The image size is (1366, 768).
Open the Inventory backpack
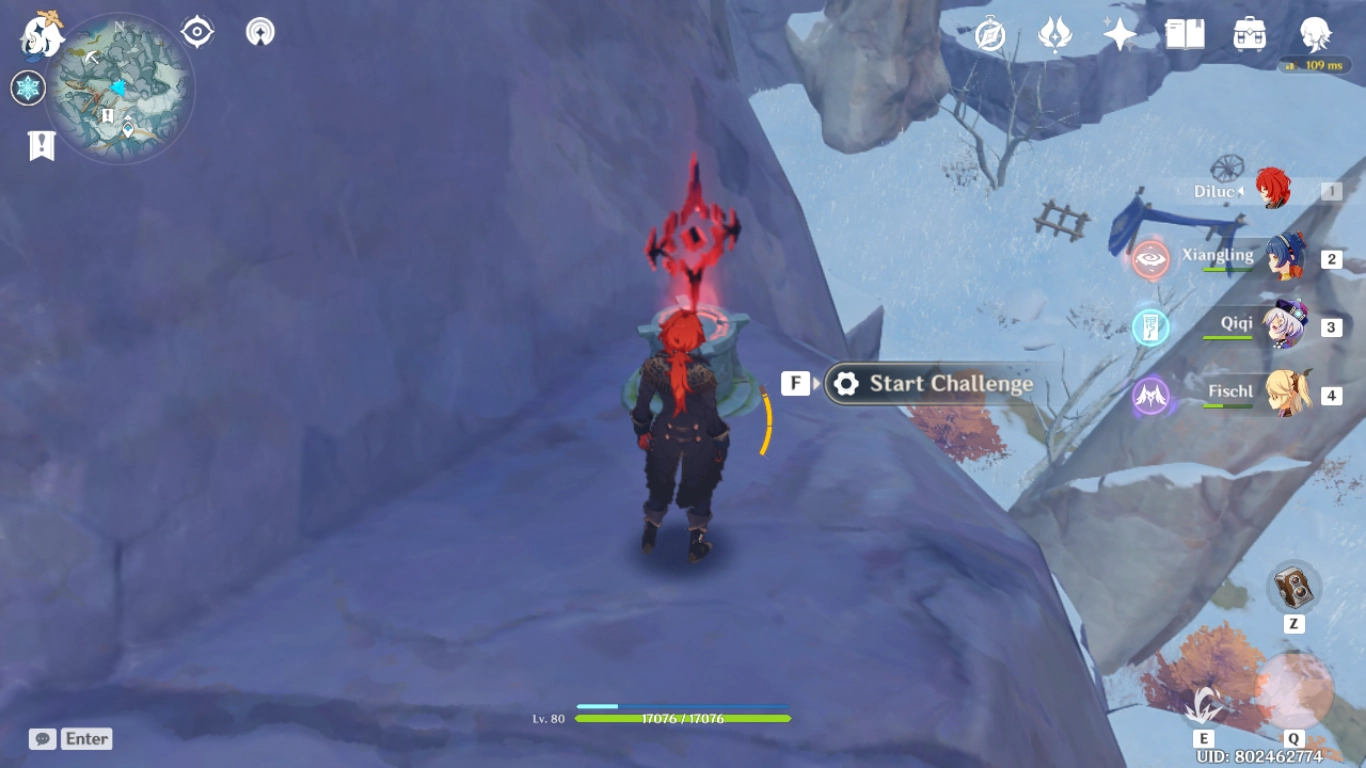(x=1249, y=33)
